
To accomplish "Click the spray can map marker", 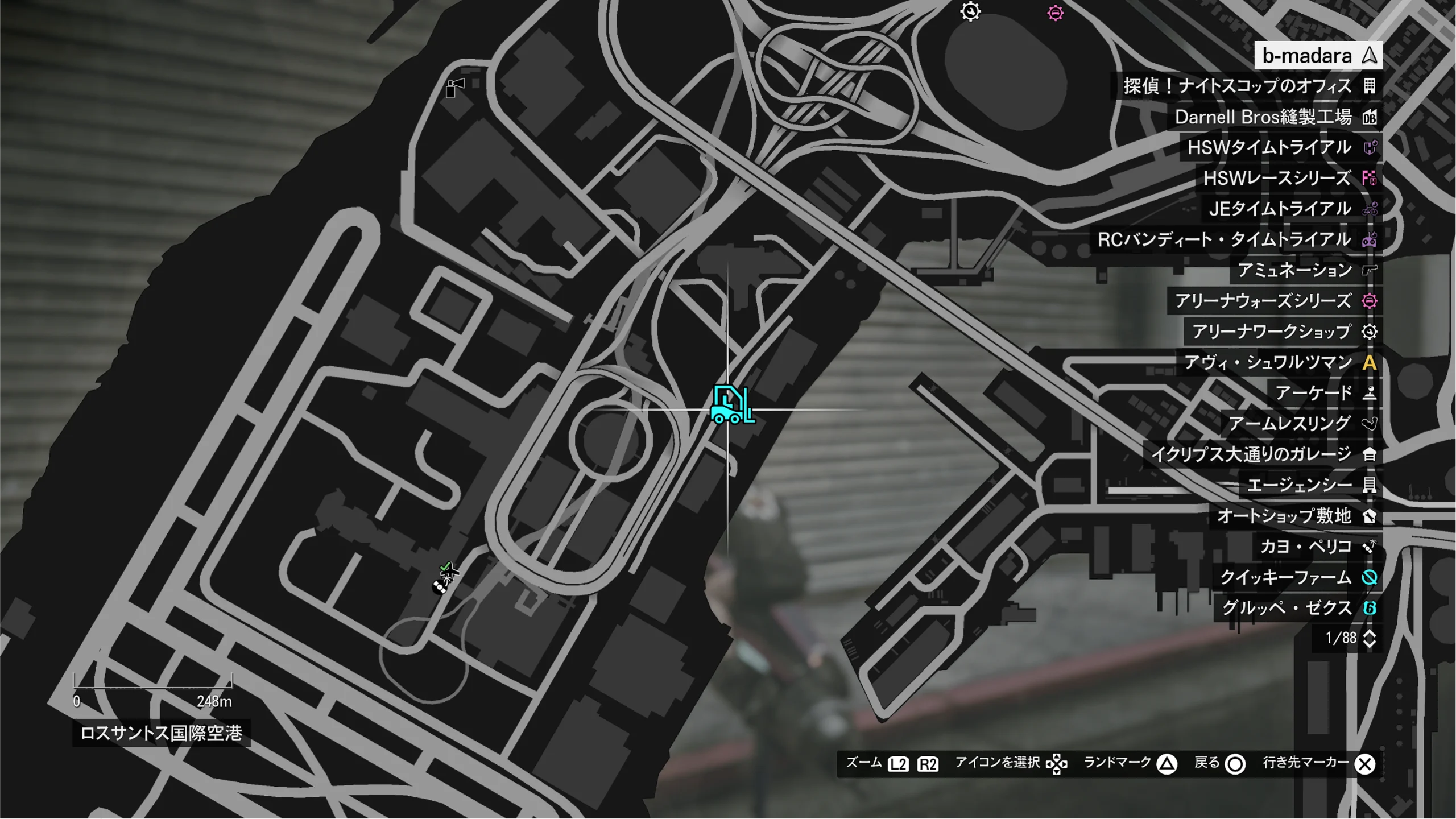I will tap(454, 88).
